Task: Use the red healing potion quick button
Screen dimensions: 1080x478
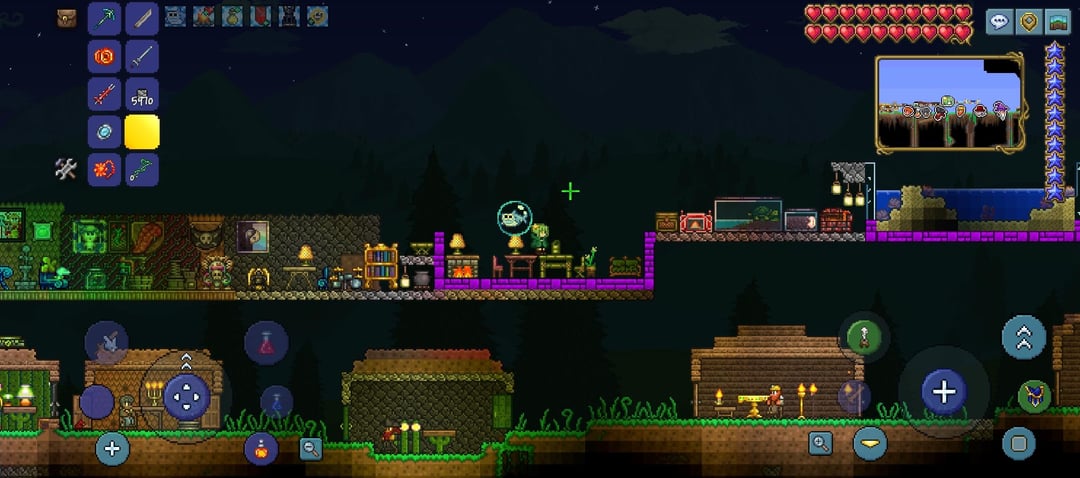Action: click(266, 343)
